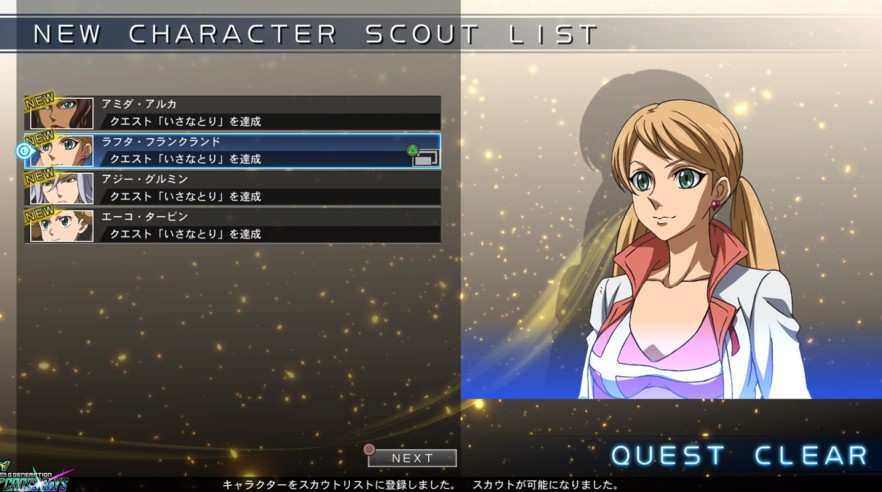
Task: Choose the ラフタ・フランクランド row
Action: click(x=233, y=150)
